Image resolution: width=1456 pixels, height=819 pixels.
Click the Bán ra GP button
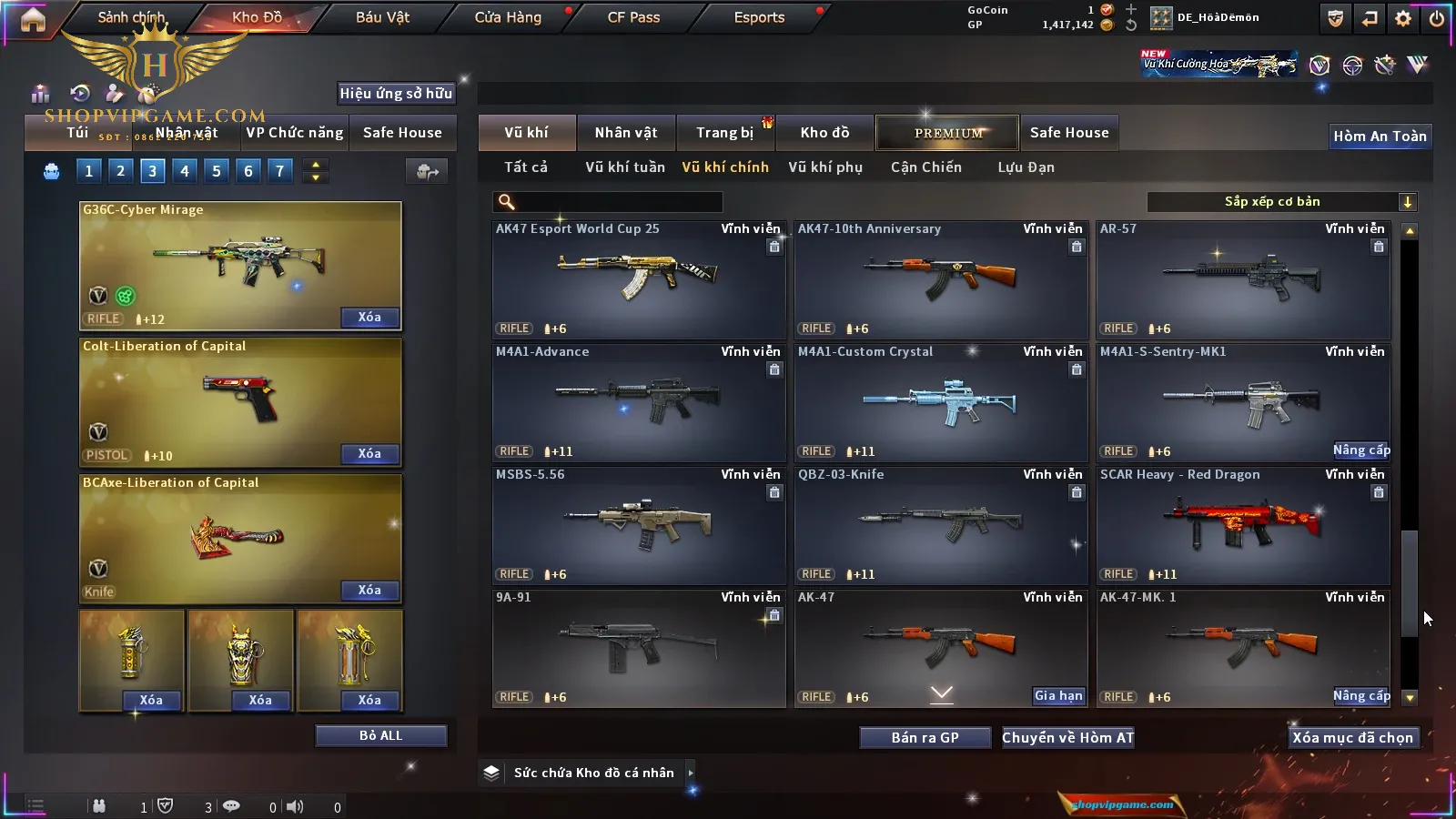925,737
